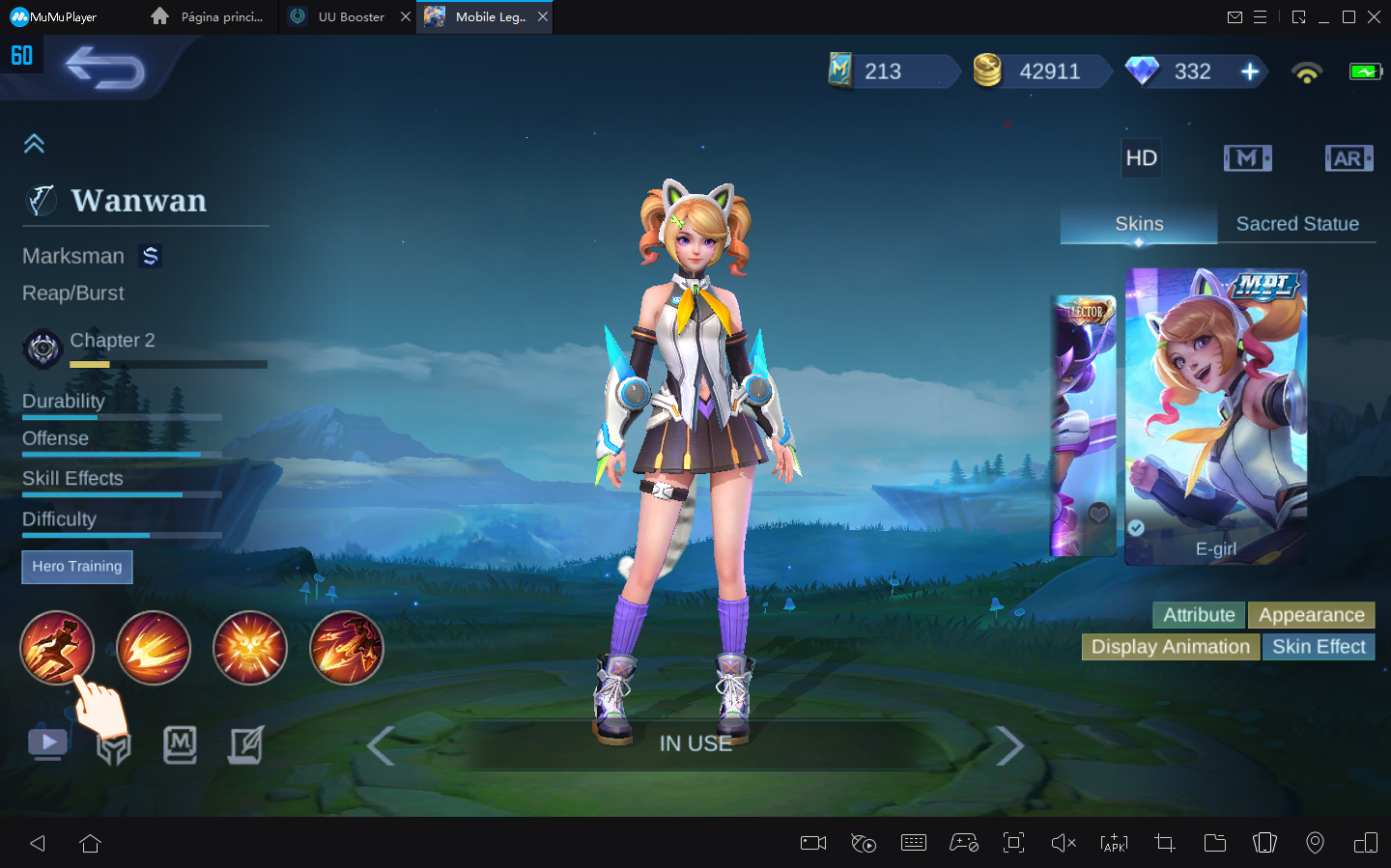Browse previous skin with left arrow
1391x868 pixels.
[x=379, y=745]
